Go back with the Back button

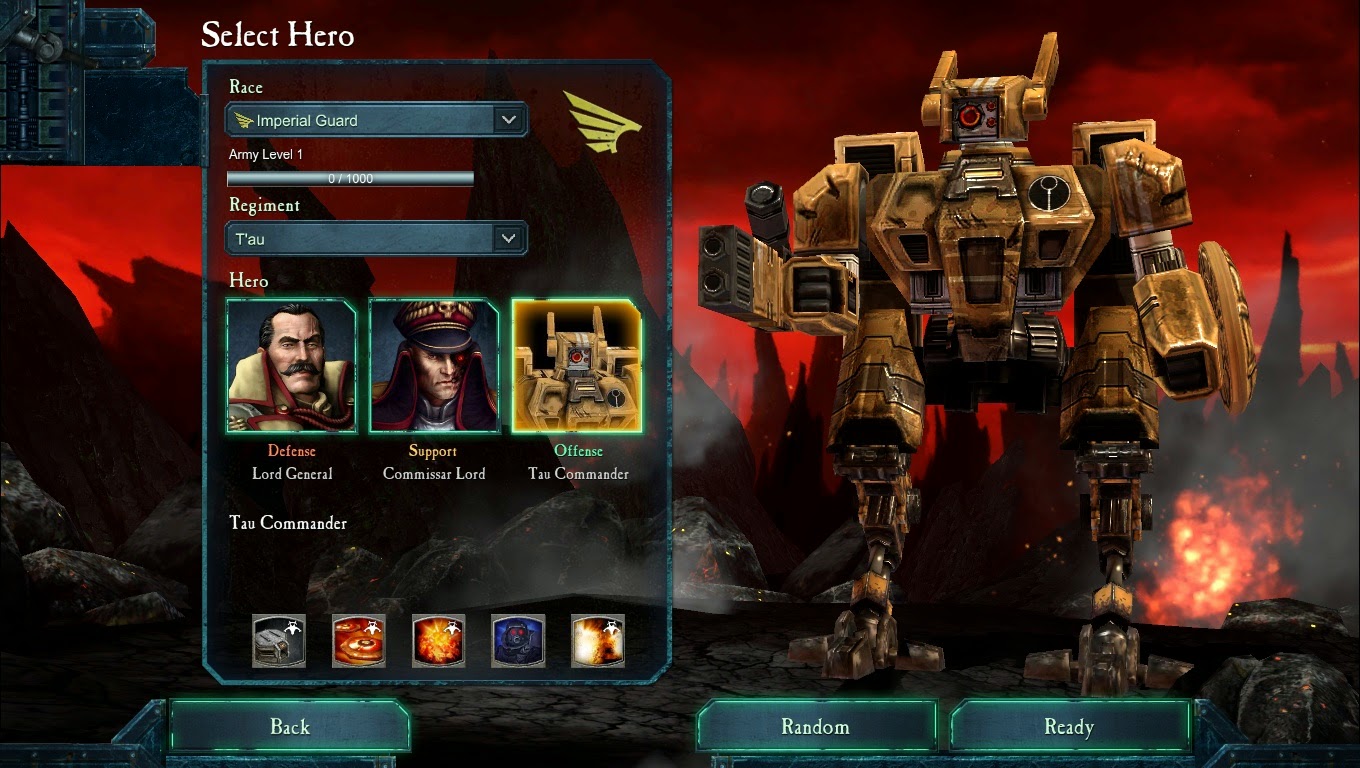(290, 727)
